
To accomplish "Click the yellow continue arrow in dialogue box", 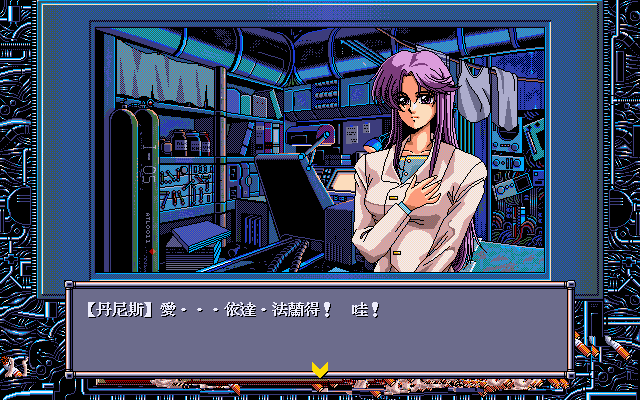I will click(x=319, y=370).
